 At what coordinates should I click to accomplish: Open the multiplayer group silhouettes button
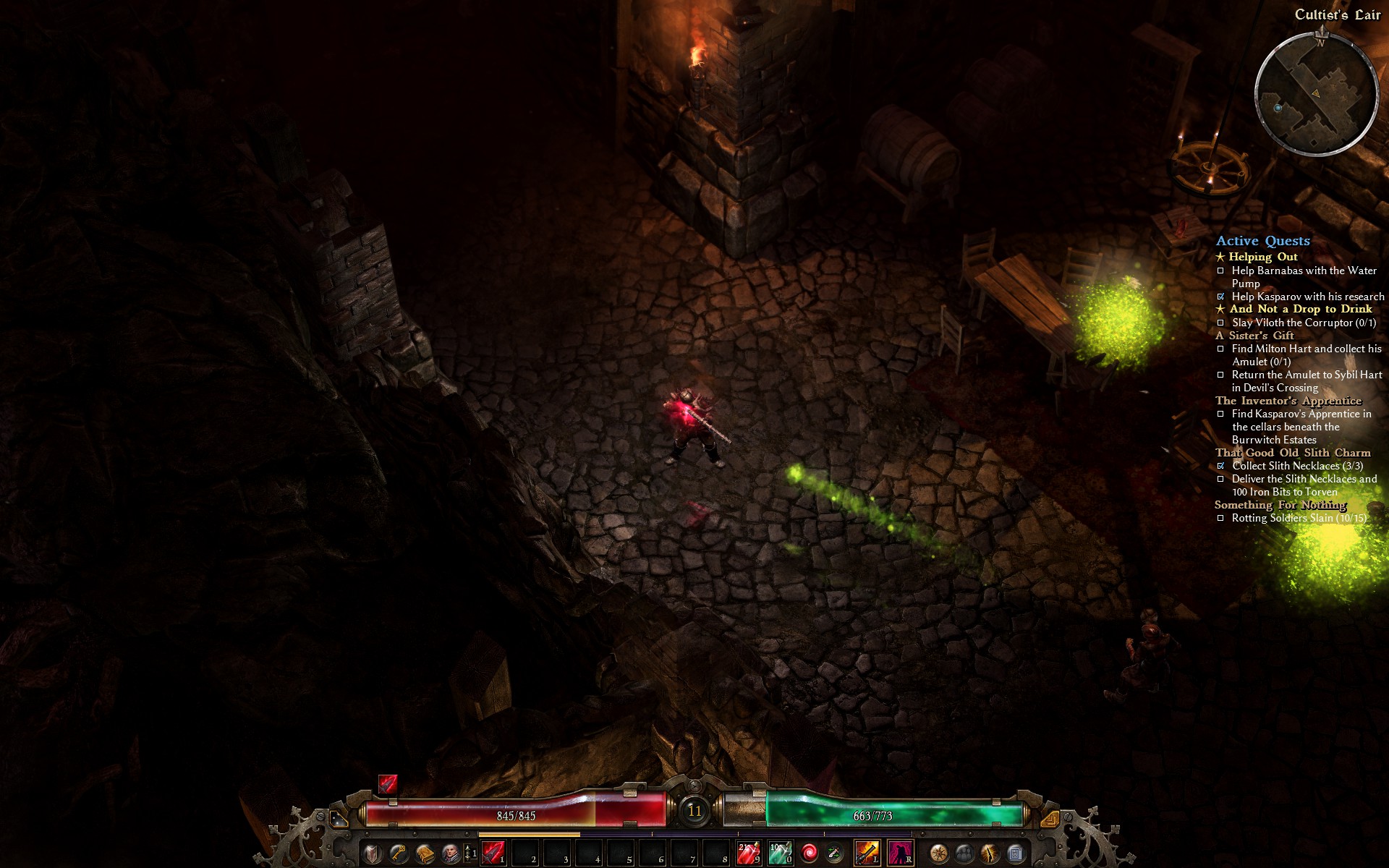click(x=965, y=854)
